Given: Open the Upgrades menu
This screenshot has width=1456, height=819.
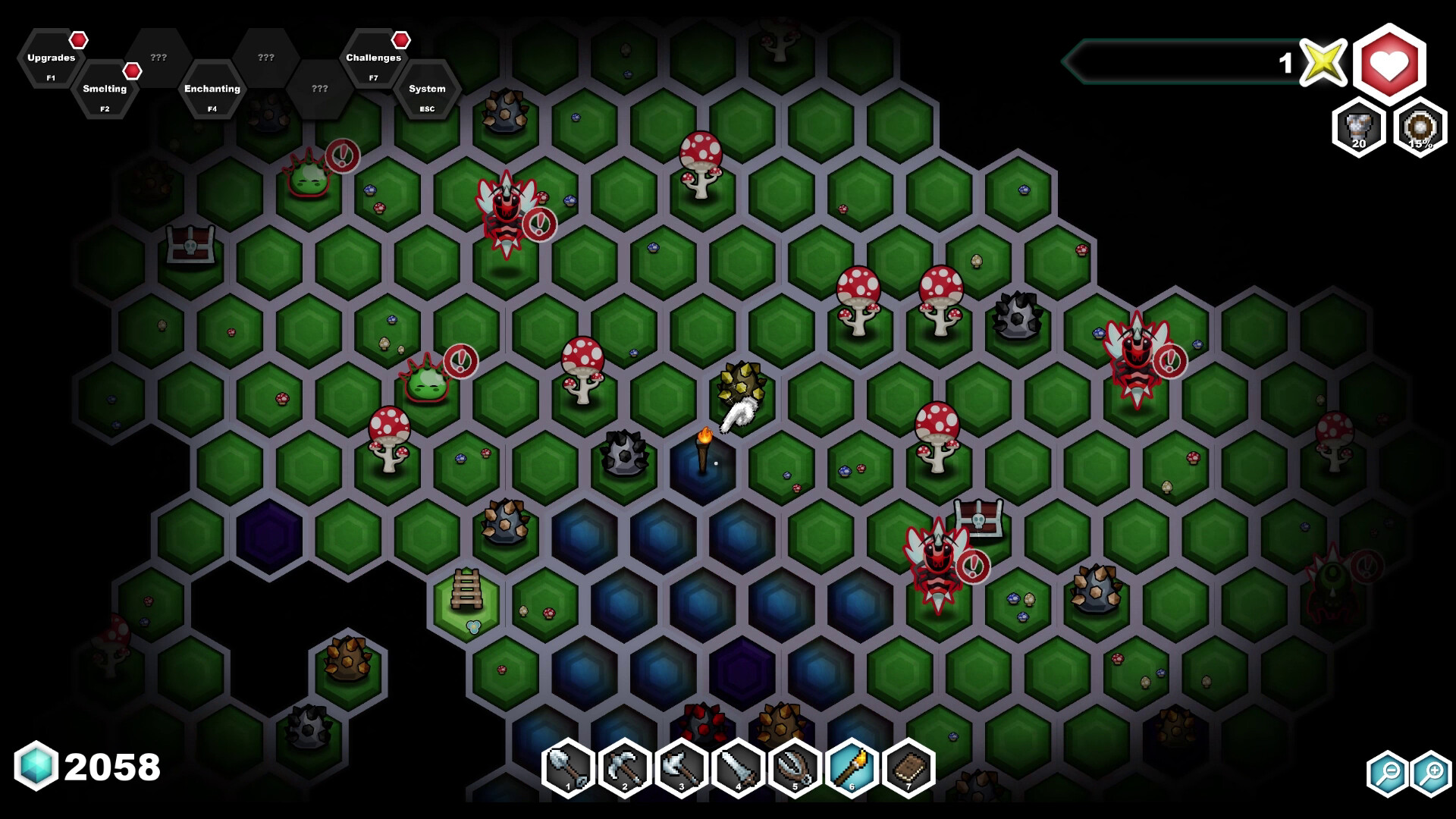Looking at the screenshot, I should click(x=50, y=57).
